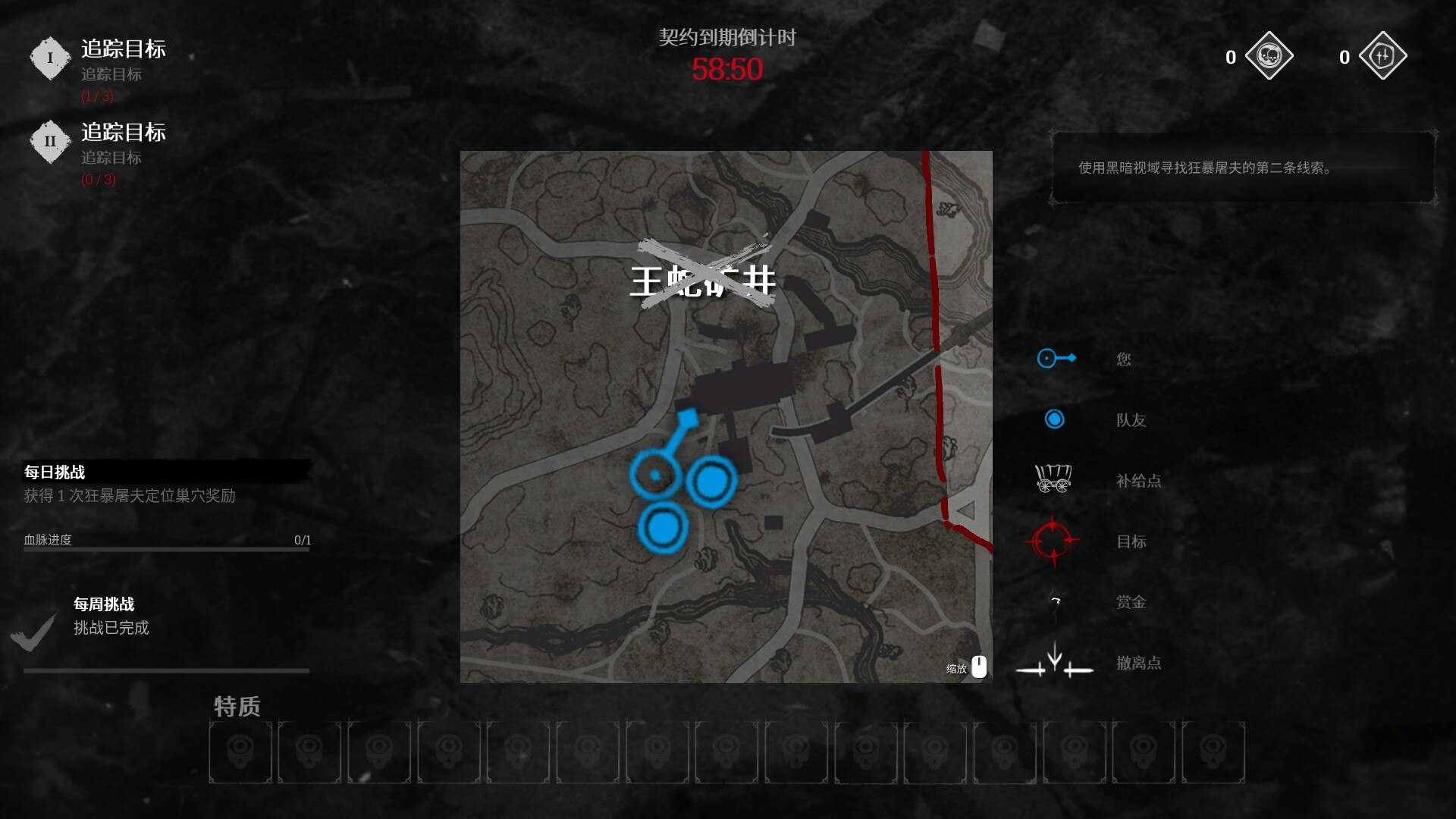Click the crossed-out 王蛇矿井 map label
This screenshot has width=1456, height=819.
702,281
